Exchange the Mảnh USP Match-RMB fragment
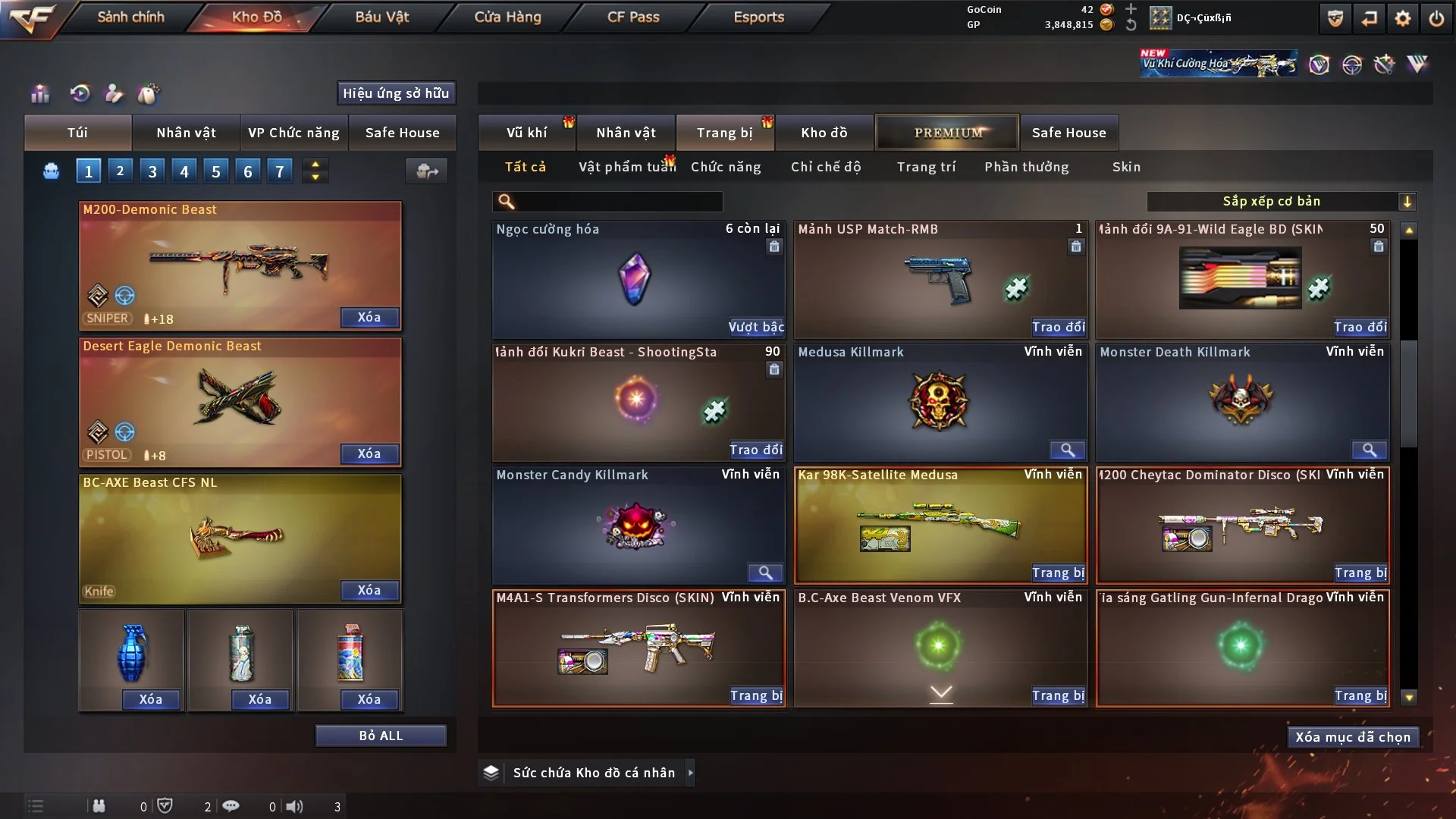 1058,327
